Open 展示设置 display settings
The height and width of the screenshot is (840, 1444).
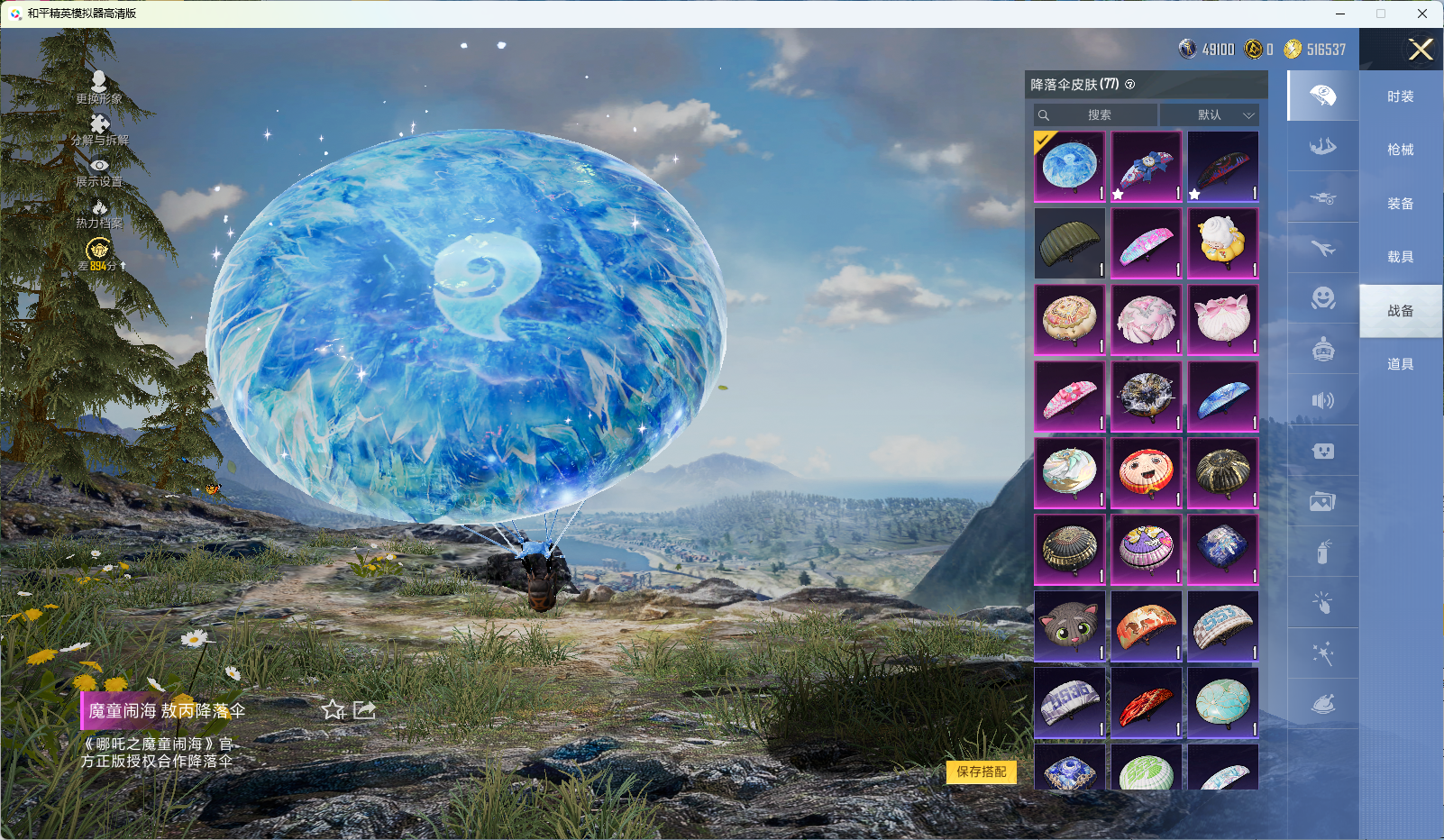pos(99,171)
